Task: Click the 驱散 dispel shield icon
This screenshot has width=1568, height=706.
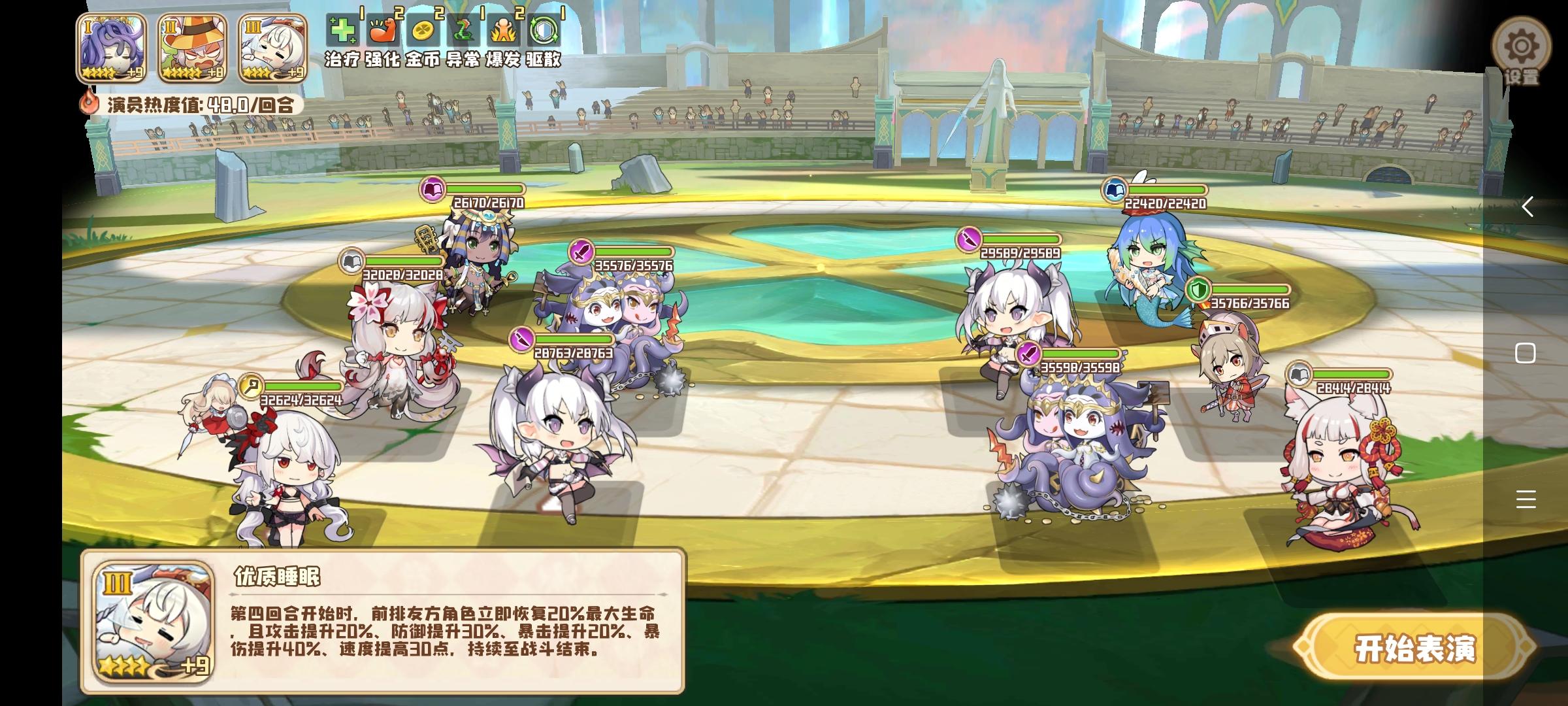Action: [x=546, y=29]
